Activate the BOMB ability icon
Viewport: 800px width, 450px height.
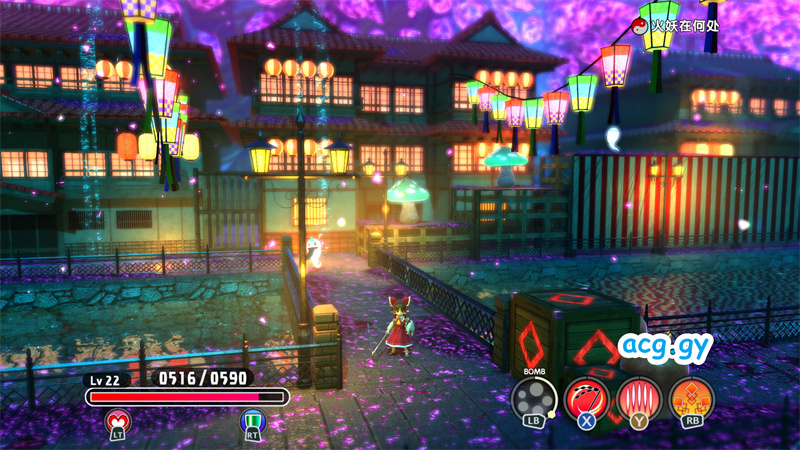pyautogui.click(x=534, y=397)
